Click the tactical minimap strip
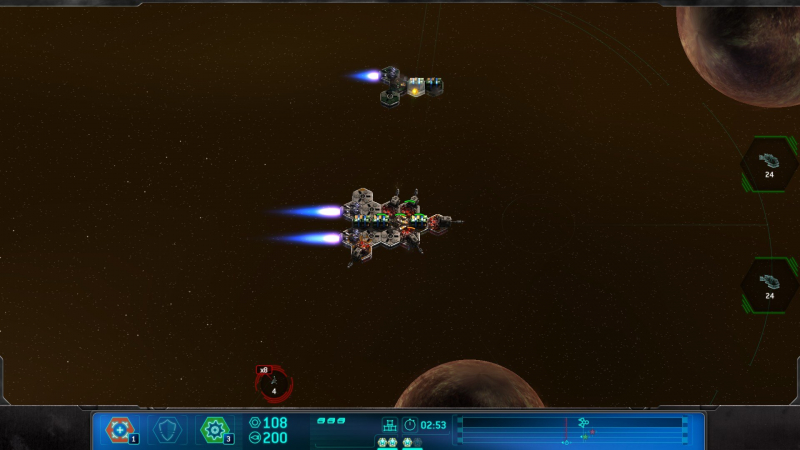 (x=572, y=430)
